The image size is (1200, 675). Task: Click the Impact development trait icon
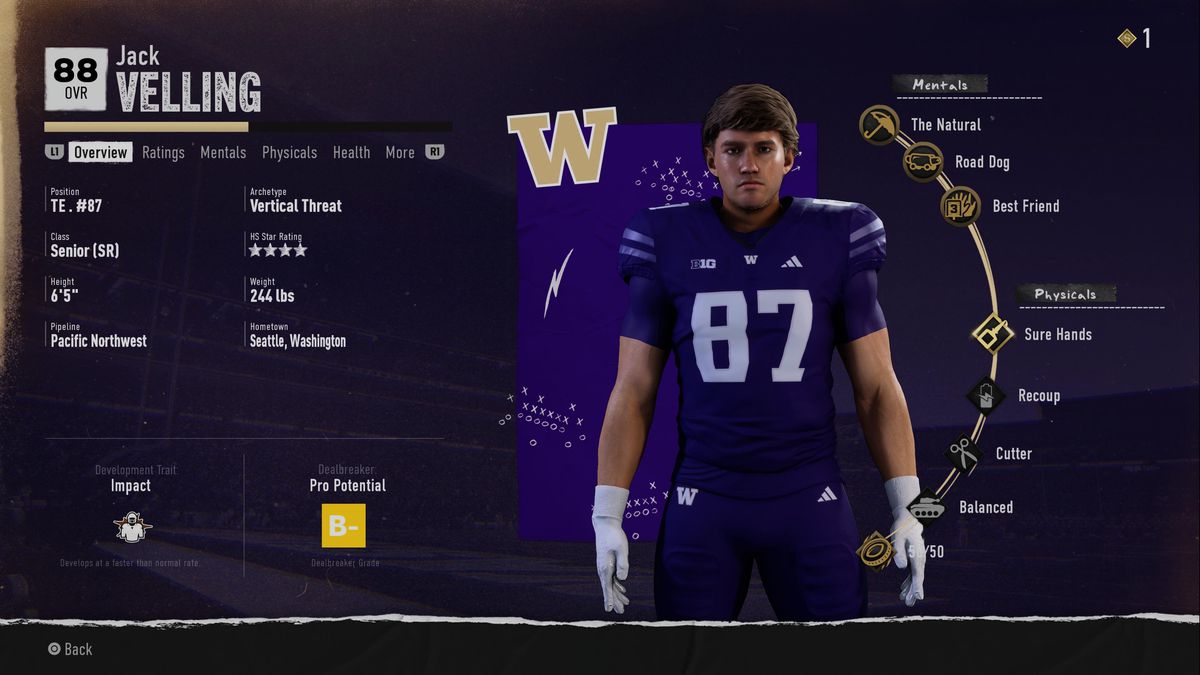click(x=131, y=526)
